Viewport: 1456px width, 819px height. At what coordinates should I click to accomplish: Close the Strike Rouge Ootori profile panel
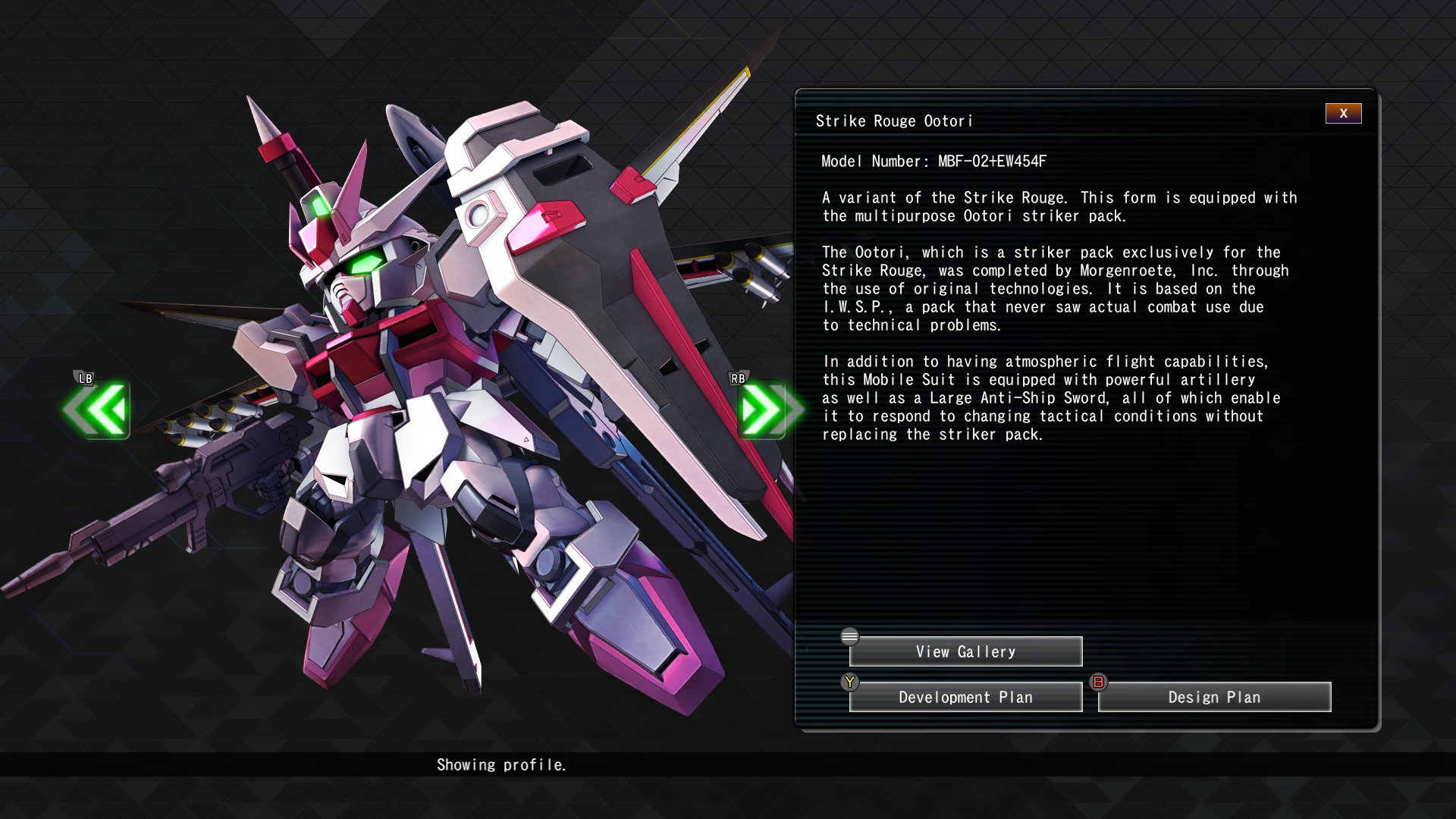coord(1343,114)
